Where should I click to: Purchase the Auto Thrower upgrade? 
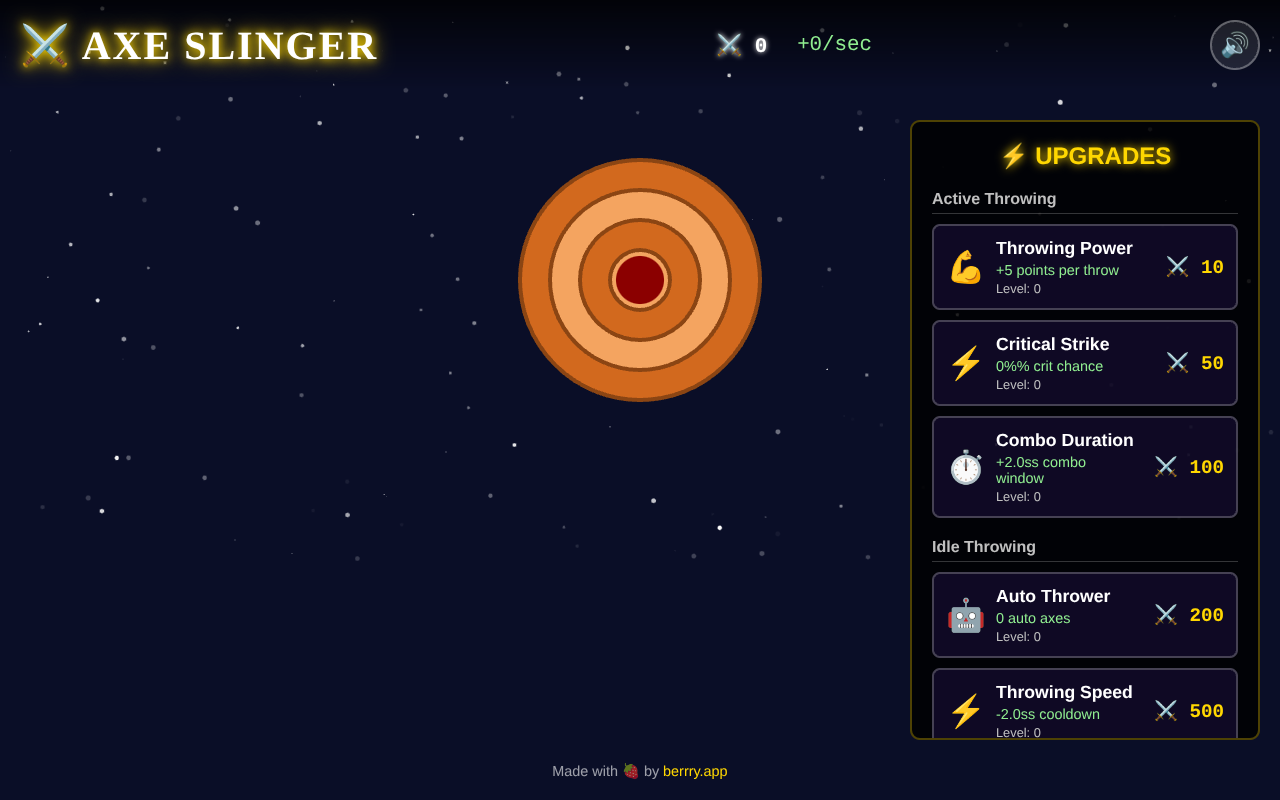tap(1084, 614)
